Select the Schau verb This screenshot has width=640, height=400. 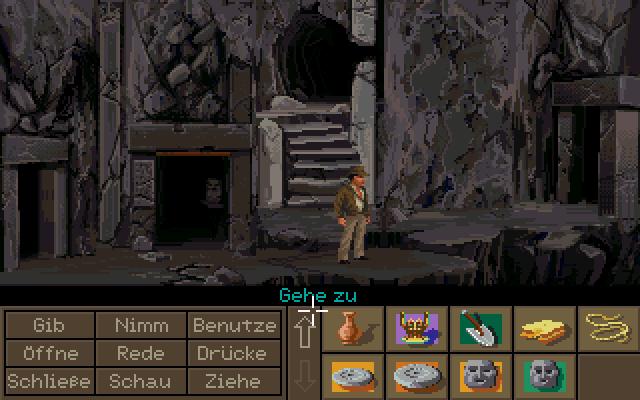tap(141, 381)
